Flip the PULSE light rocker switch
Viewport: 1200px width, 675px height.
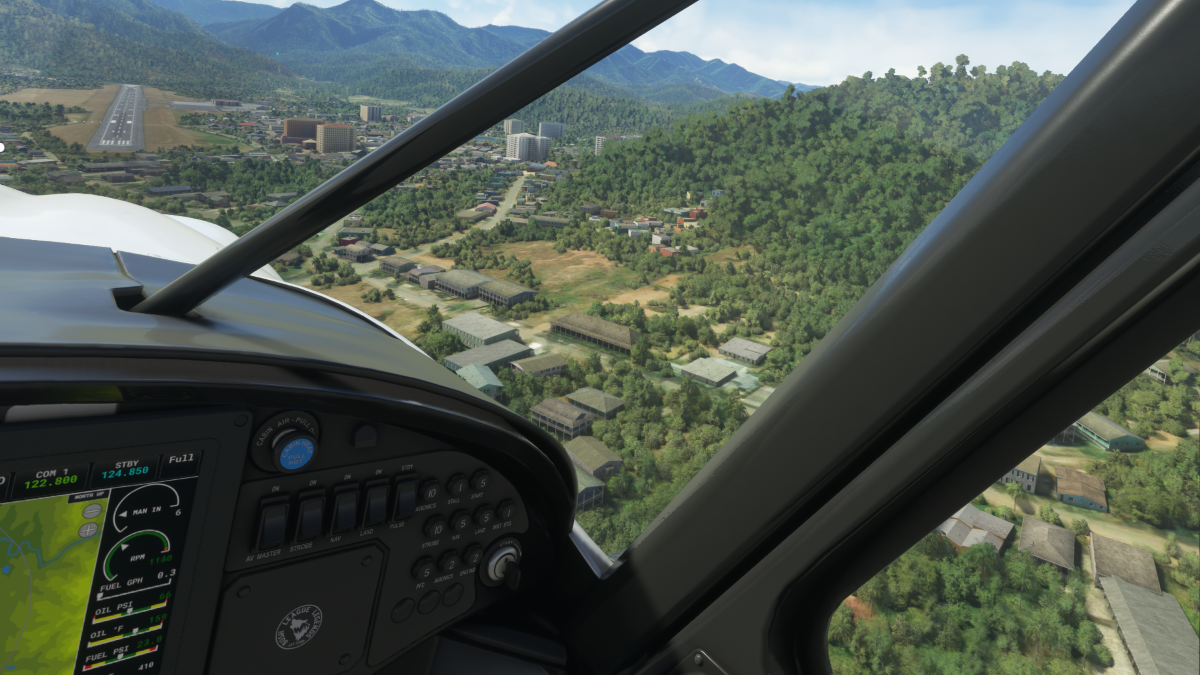tap(406, 497)
